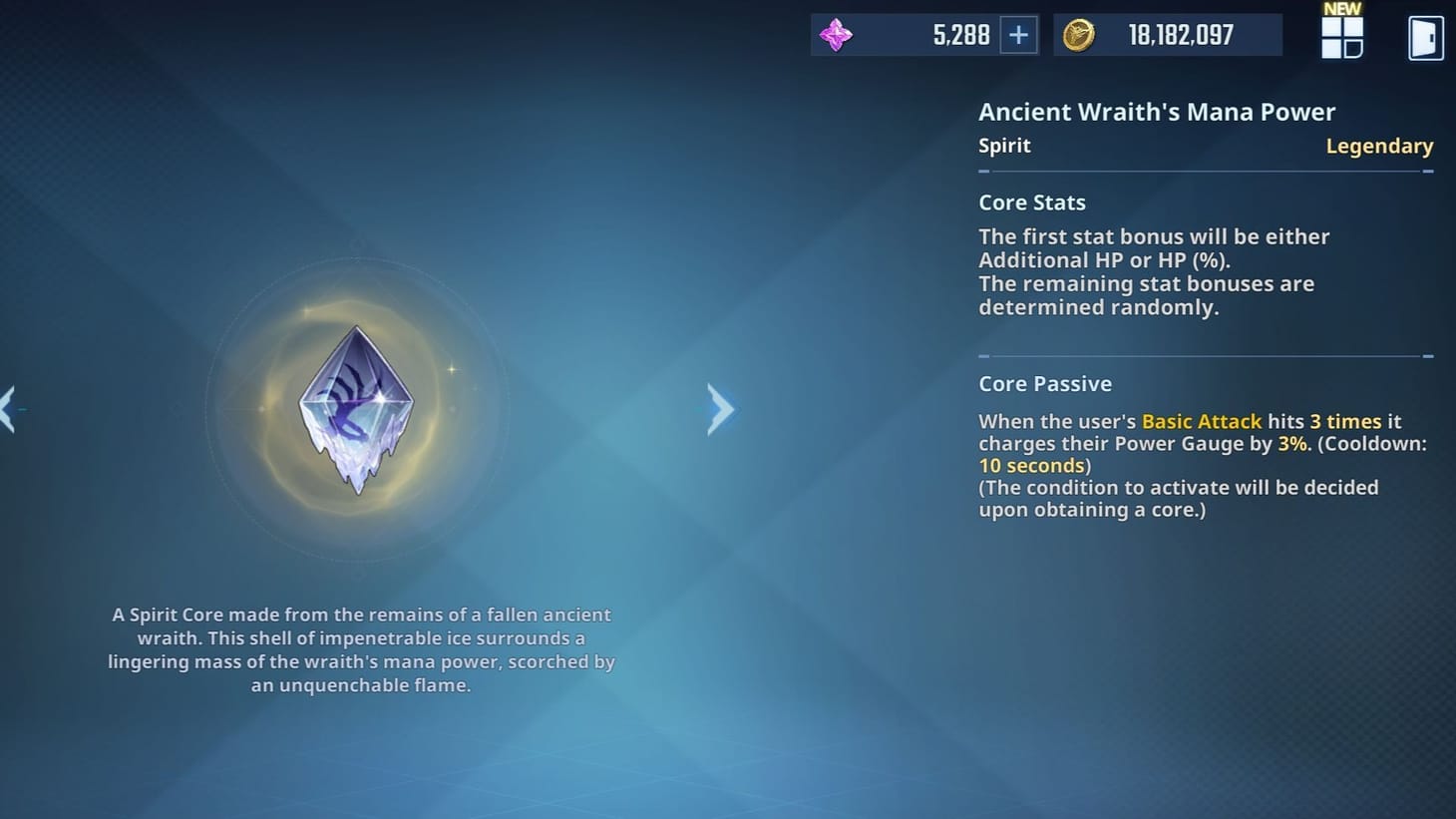Click the pink essence stone currency icon

[x=836, y=34]
